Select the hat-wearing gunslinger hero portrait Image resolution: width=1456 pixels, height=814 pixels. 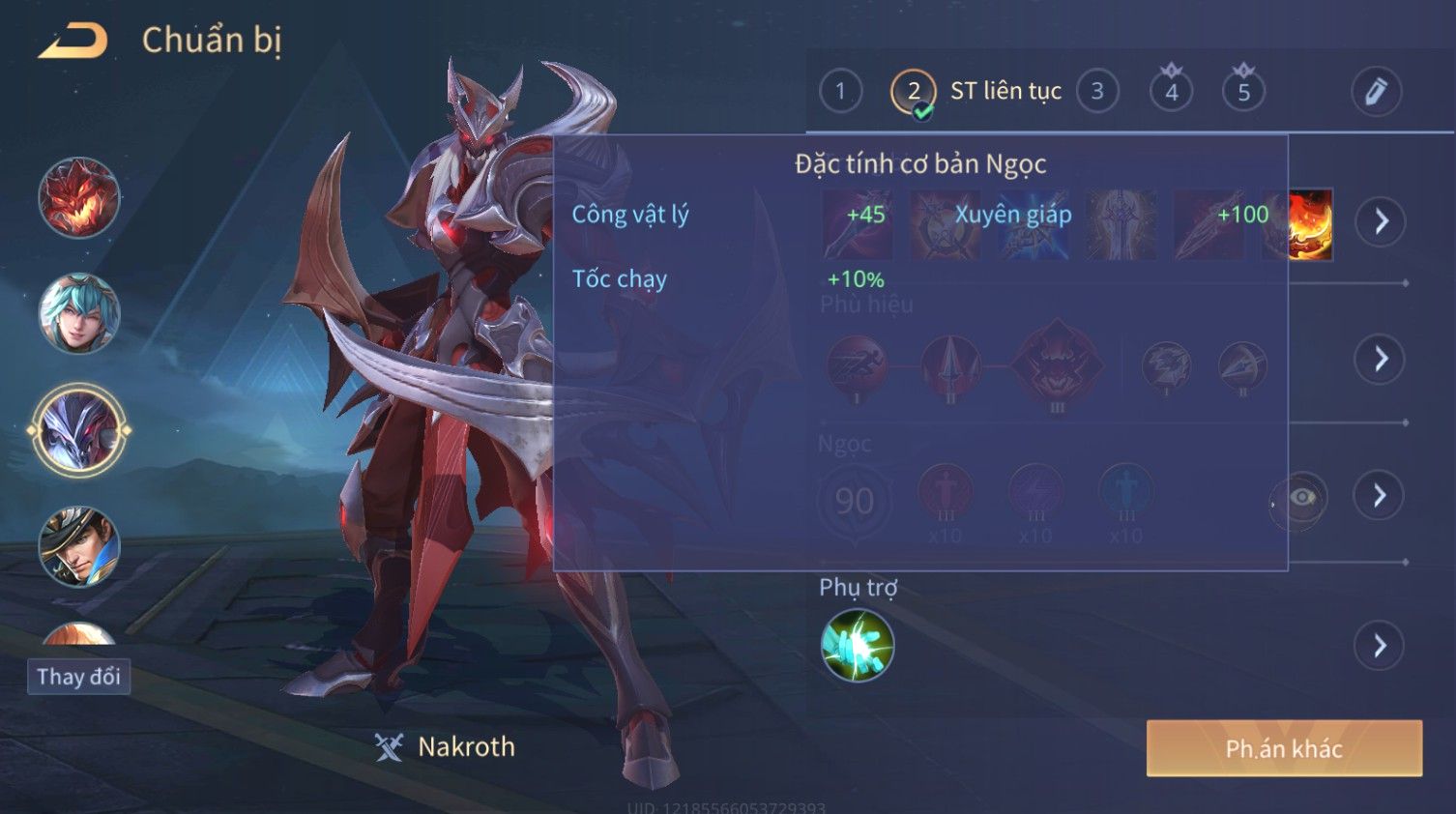(79, 546)
